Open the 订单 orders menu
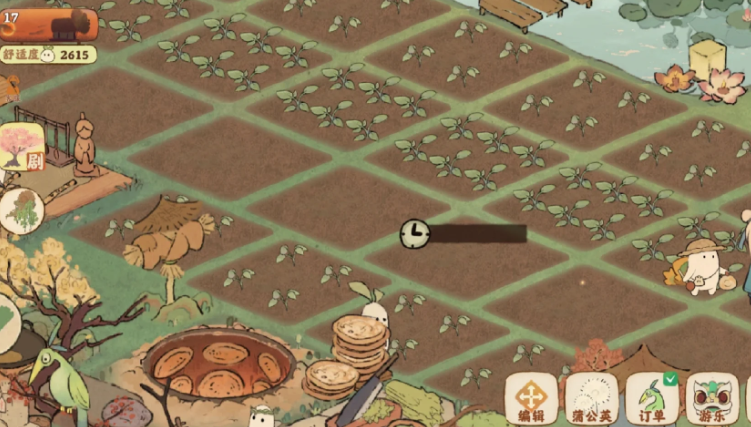Screen dimensions: 751x427 651,398
